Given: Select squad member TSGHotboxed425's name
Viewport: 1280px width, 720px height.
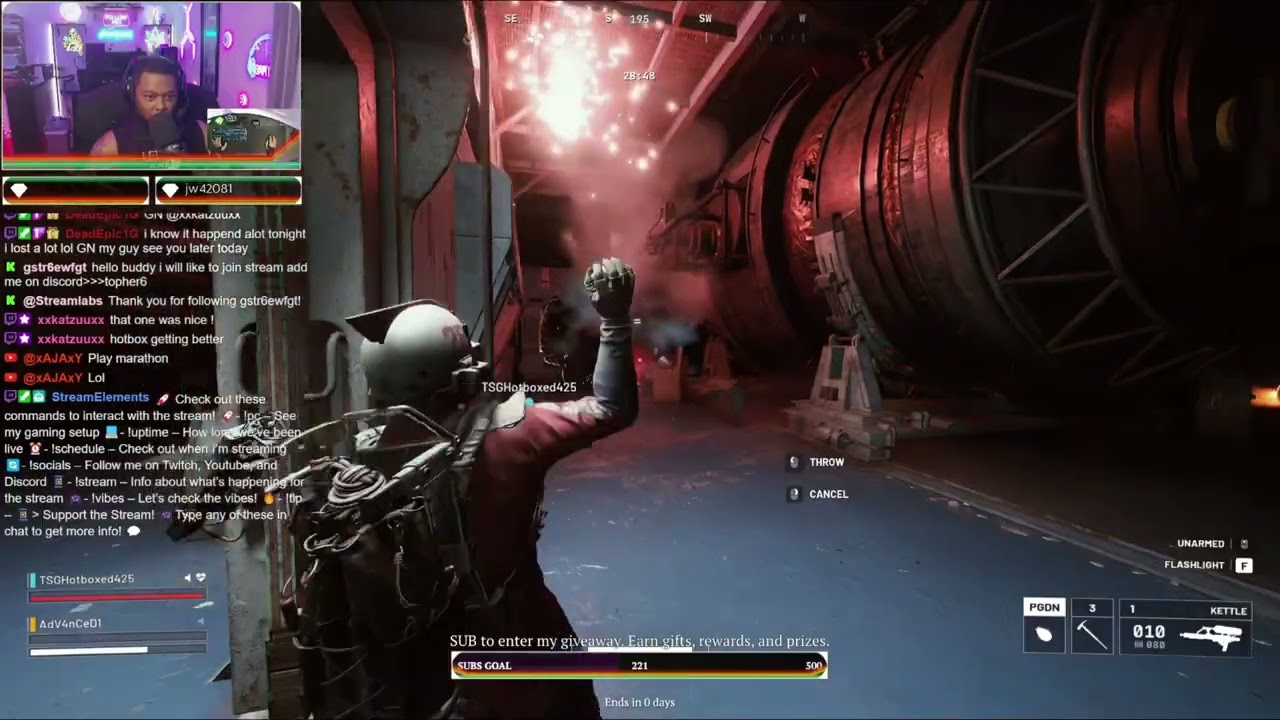Looking at the screenshot, I should (x=86, y=579).
